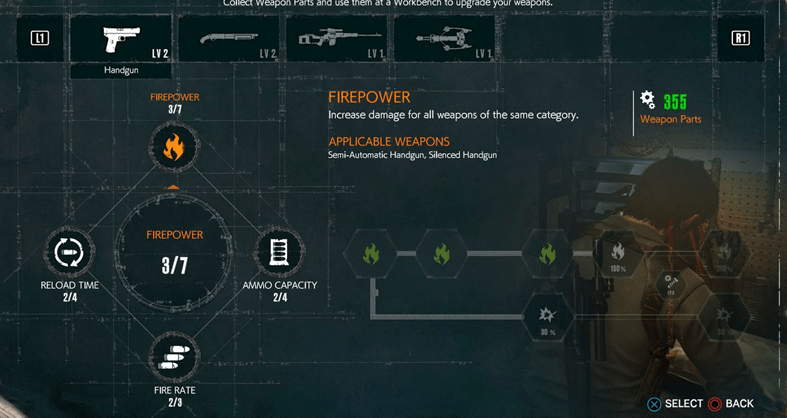Pick the Ammo Capacity upgrade category

point(279,252)
